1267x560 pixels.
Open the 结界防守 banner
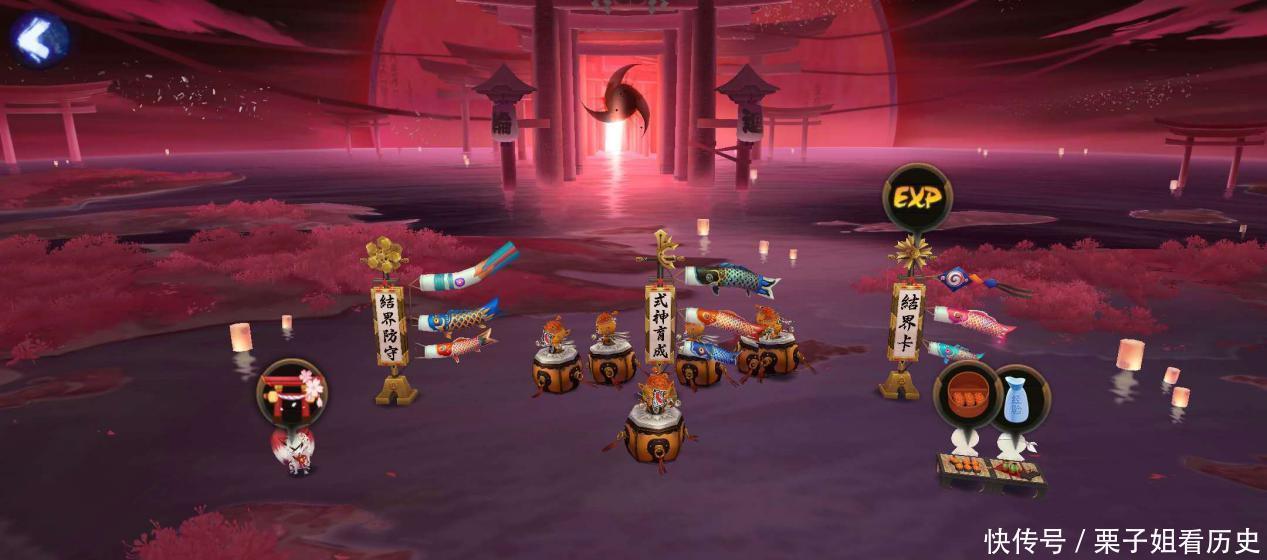coord(390,326)
